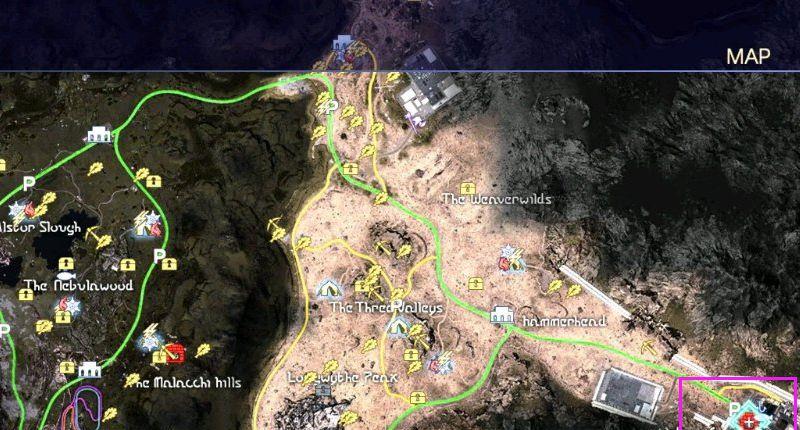This screenshot has height=430, width=800.
Task: Click the Weaverwilds treasure marker
Action: click(x=470, y=185)
